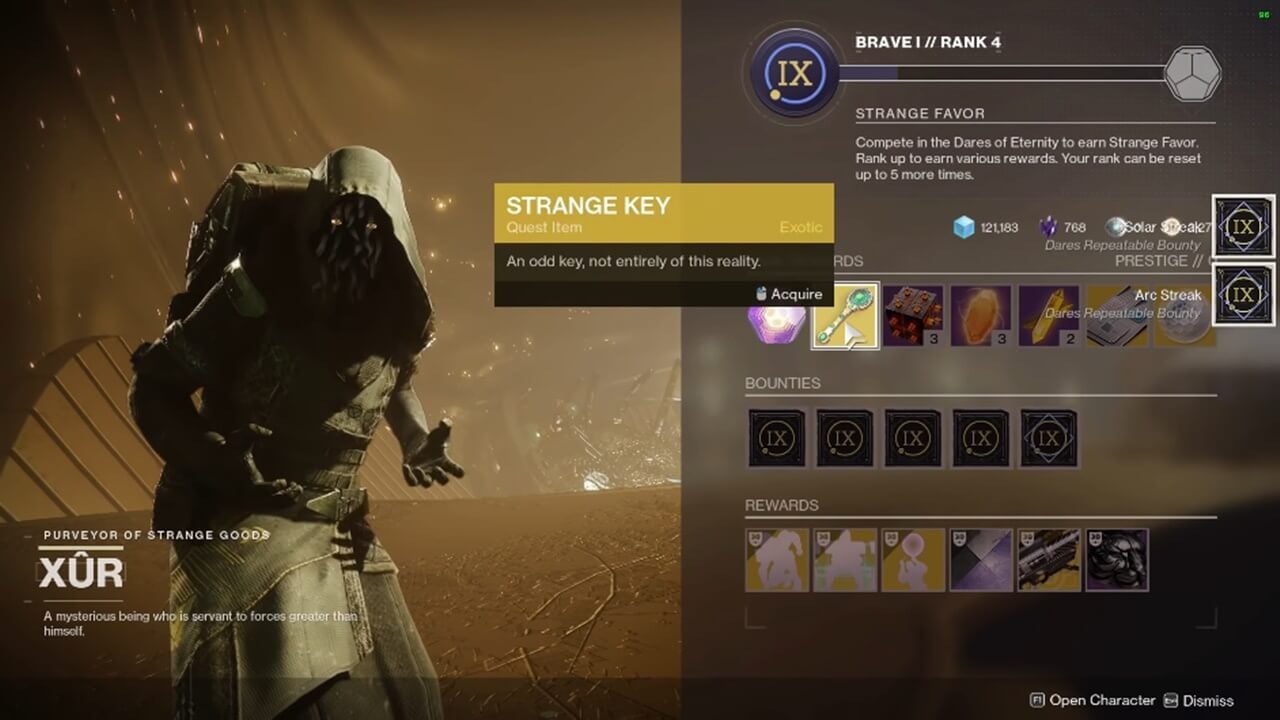Click the Strange Favor rank progress bar
The image size is (1280, 720).
click(x=1000, y=71)
